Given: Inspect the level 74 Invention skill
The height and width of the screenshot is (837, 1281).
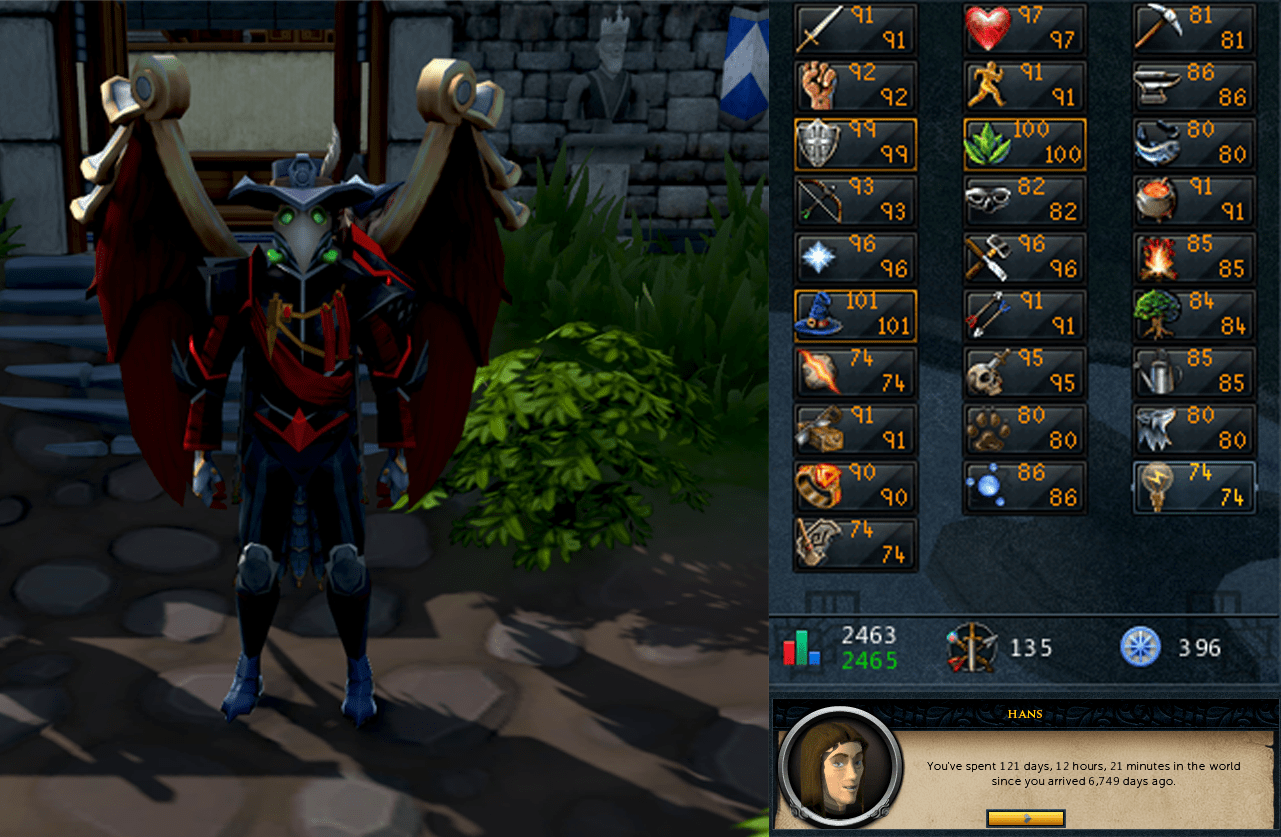Looking at the screenshot, I should tap(1194, 487).
